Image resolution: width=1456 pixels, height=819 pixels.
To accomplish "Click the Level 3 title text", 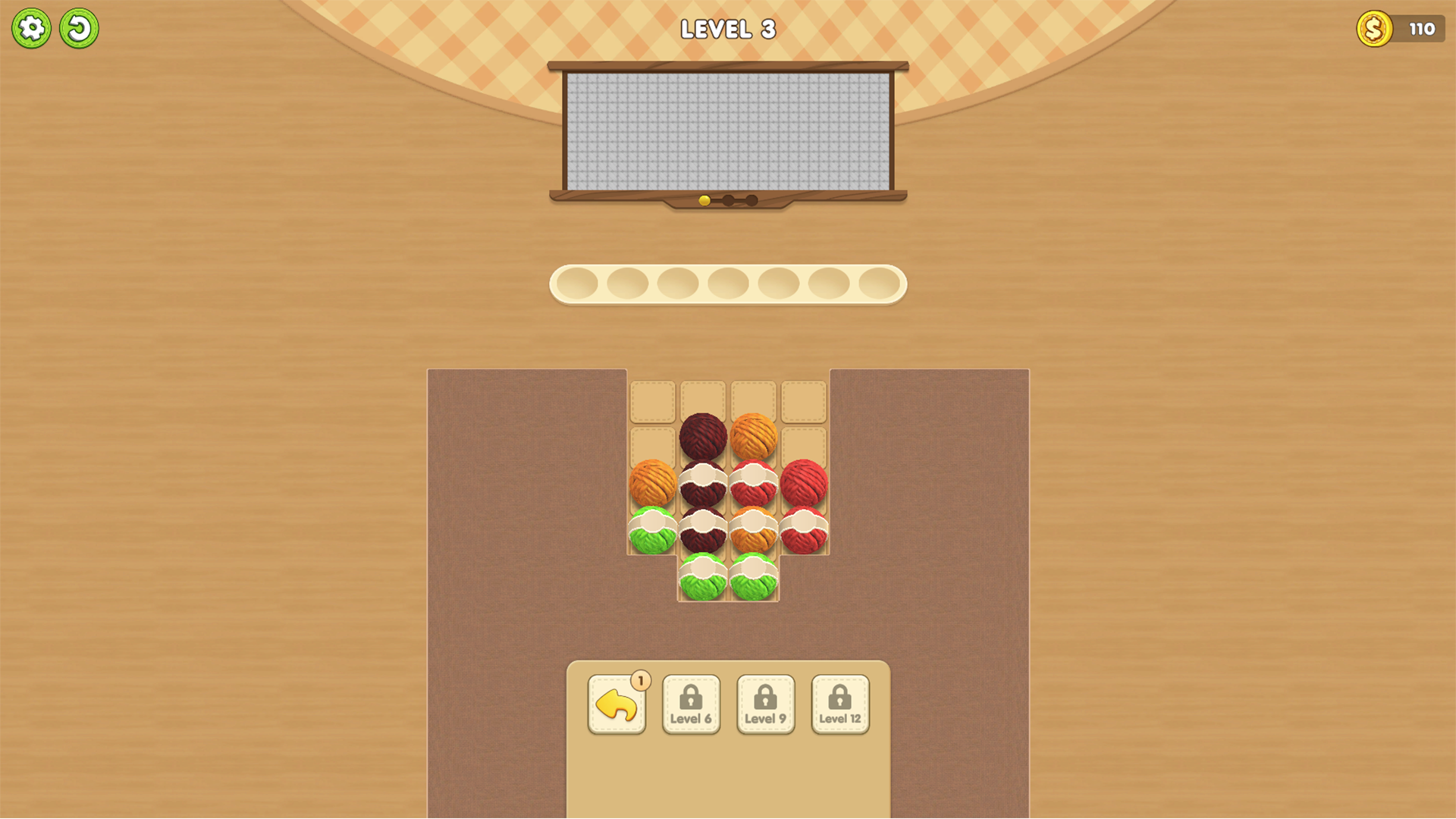I will point(727,30).
